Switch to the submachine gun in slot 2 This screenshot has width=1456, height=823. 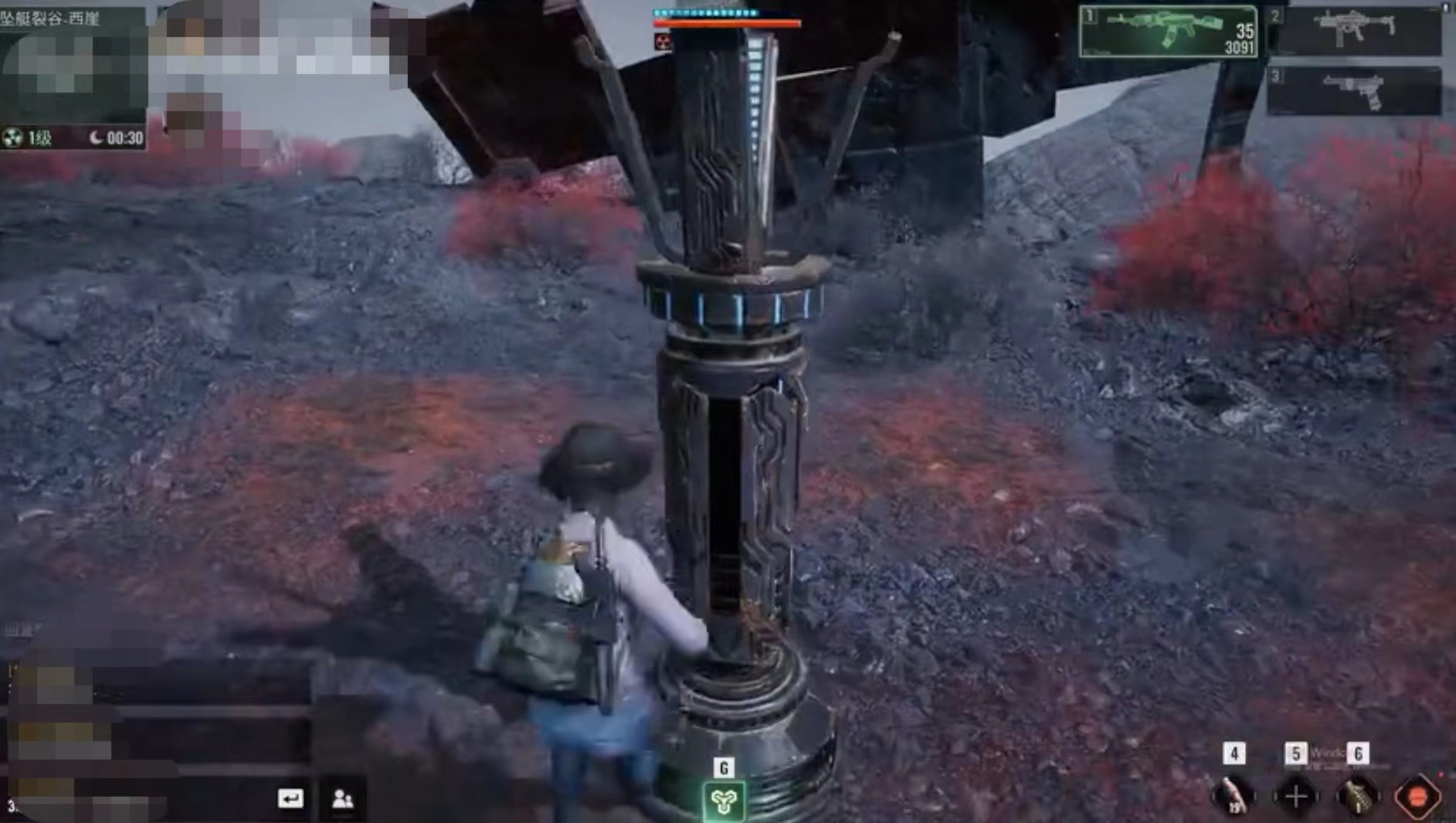(1355, 31)
